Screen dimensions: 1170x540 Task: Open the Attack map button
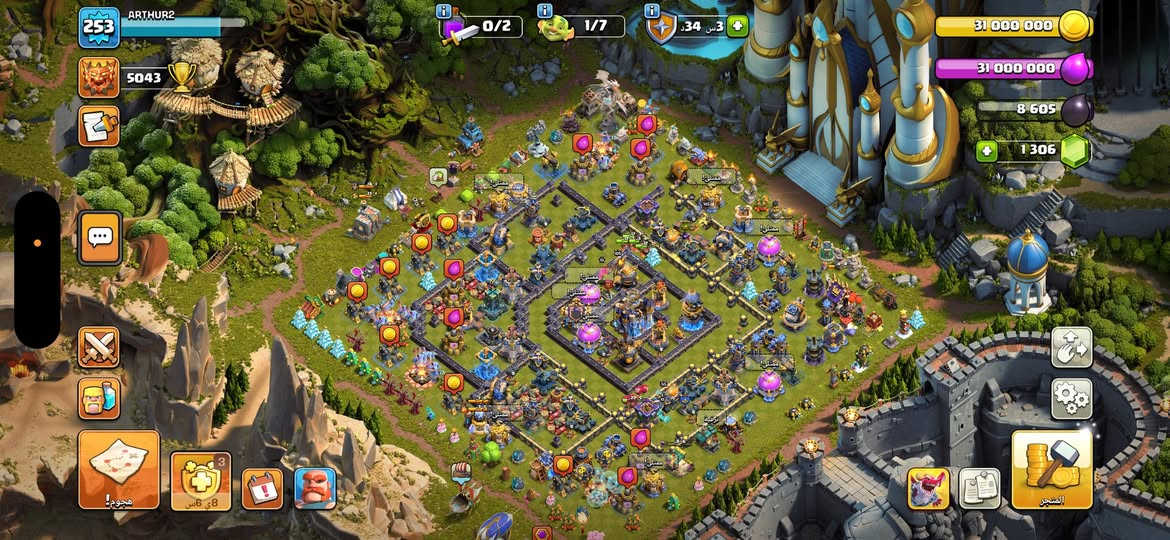tap(119, 469)
